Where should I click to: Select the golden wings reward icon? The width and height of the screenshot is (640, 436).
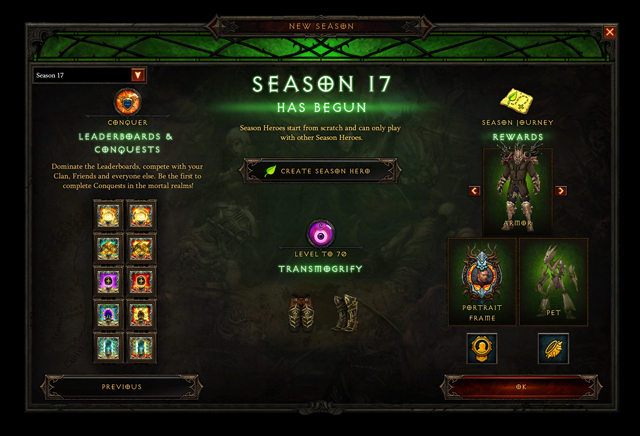[553, 347]
